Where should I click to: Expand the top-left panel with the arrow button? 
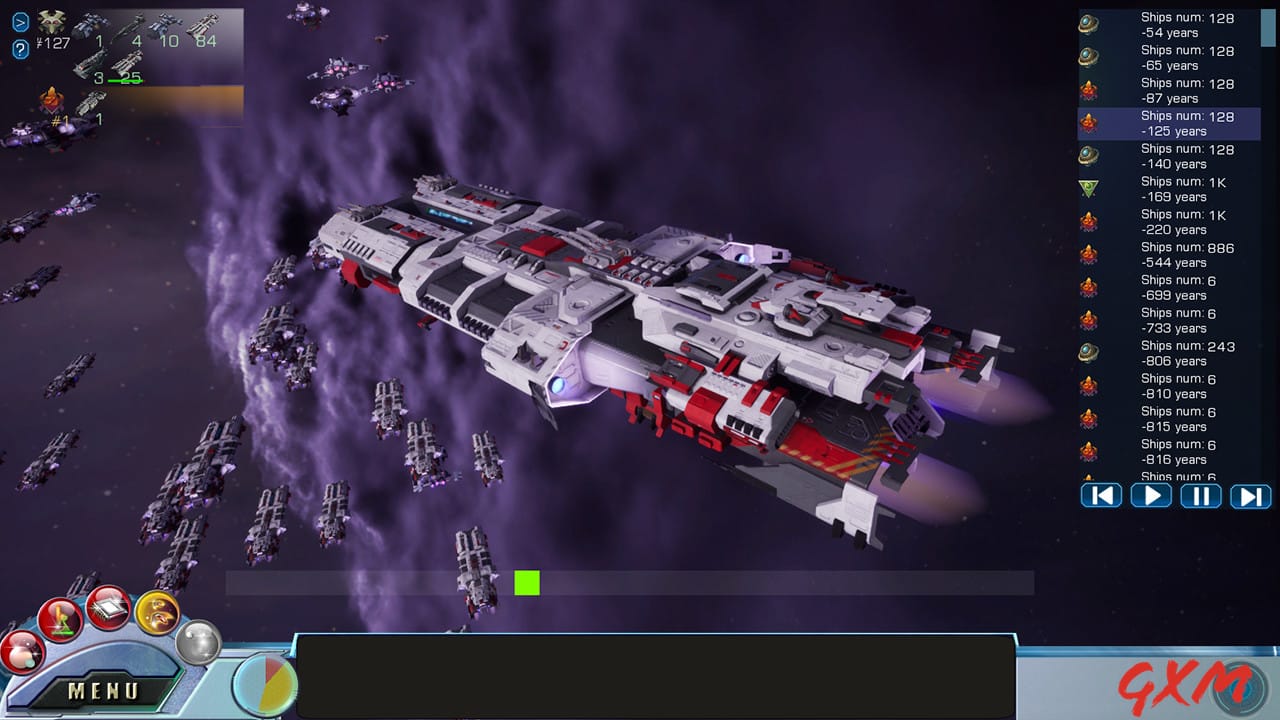20,22
